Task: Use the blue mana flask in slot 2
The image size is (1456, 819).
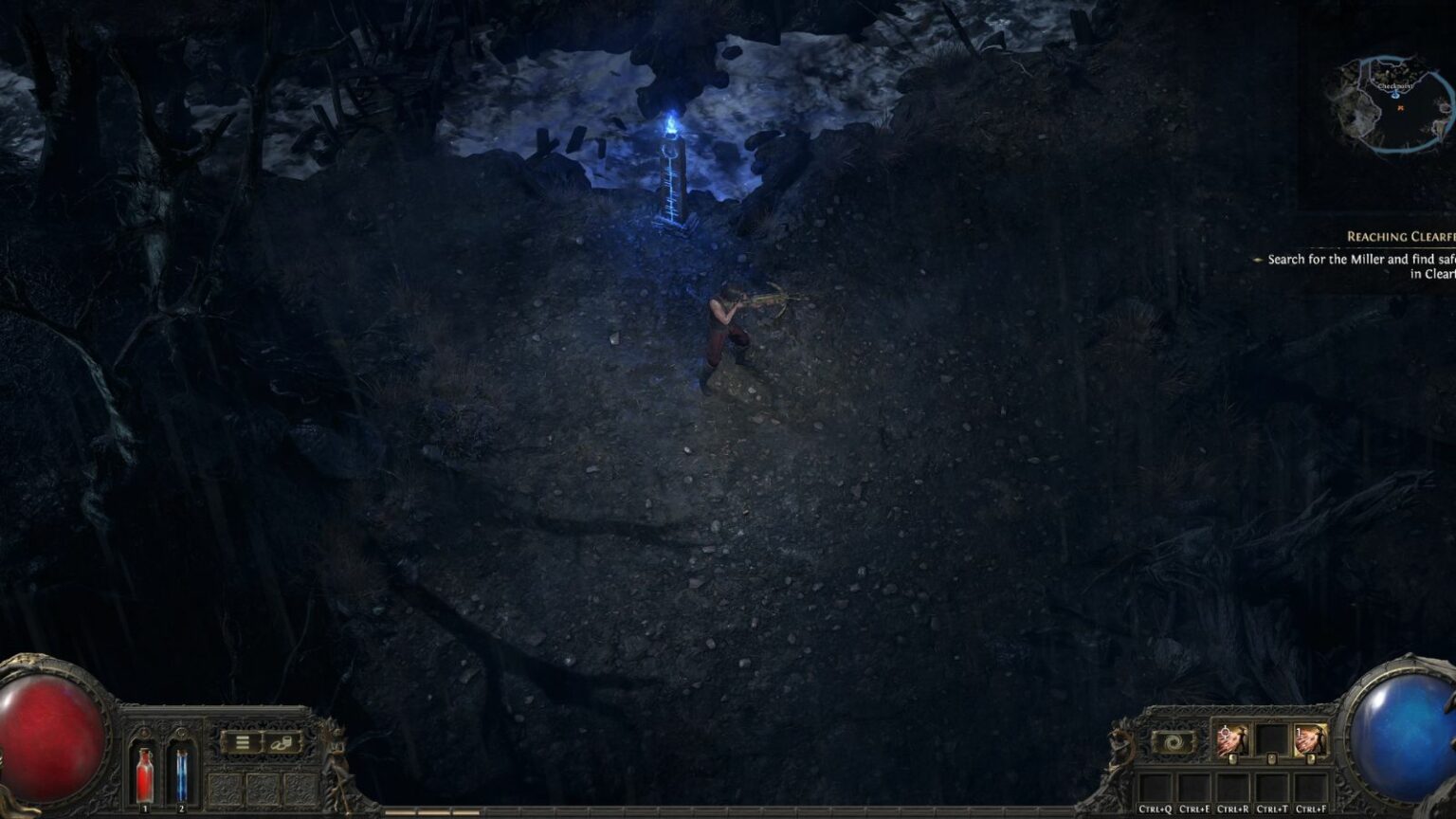Action: pyautogui.click(x=181, y=775)
